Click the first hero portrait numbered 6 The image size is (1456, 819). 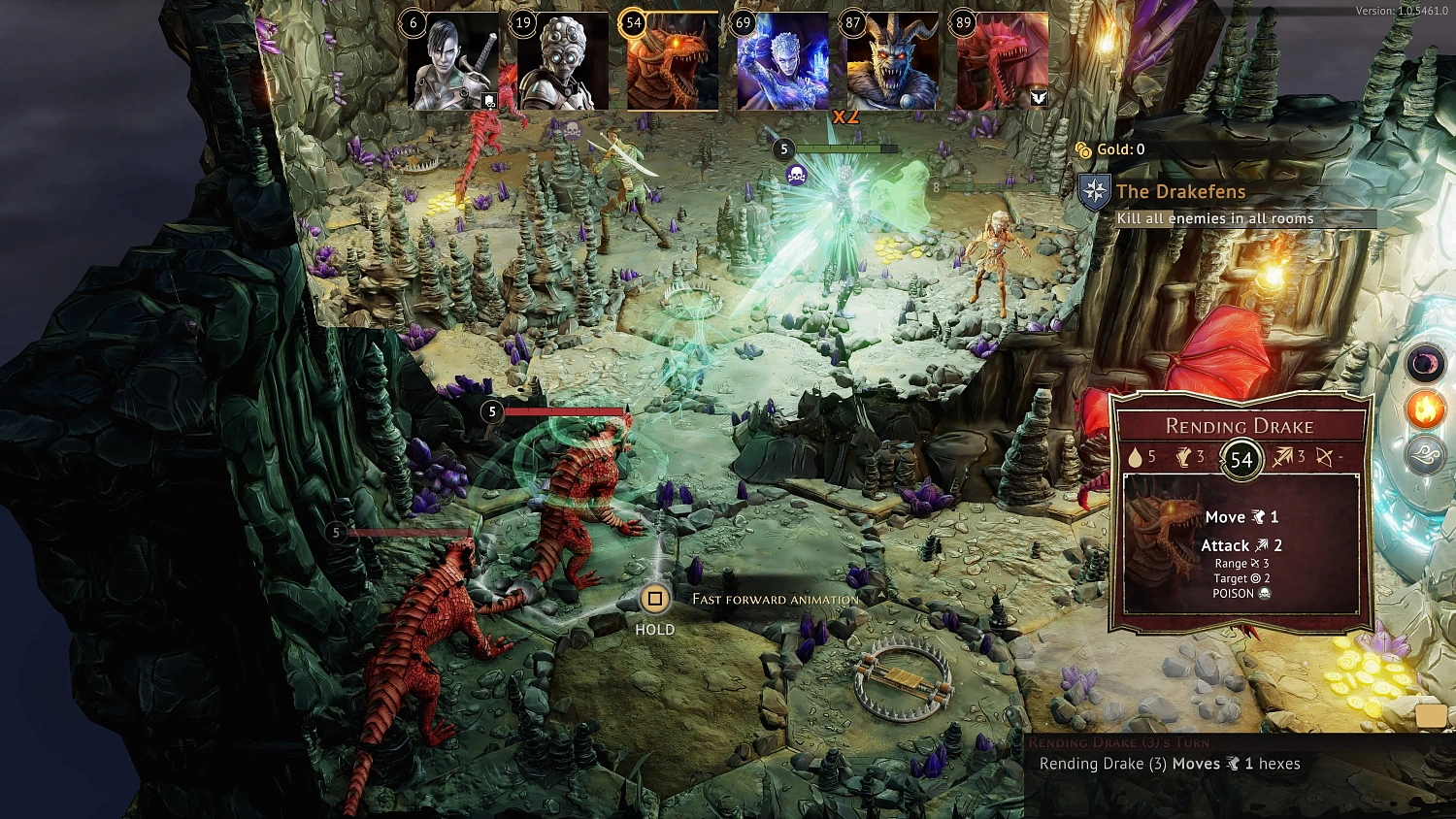point(451,61)
